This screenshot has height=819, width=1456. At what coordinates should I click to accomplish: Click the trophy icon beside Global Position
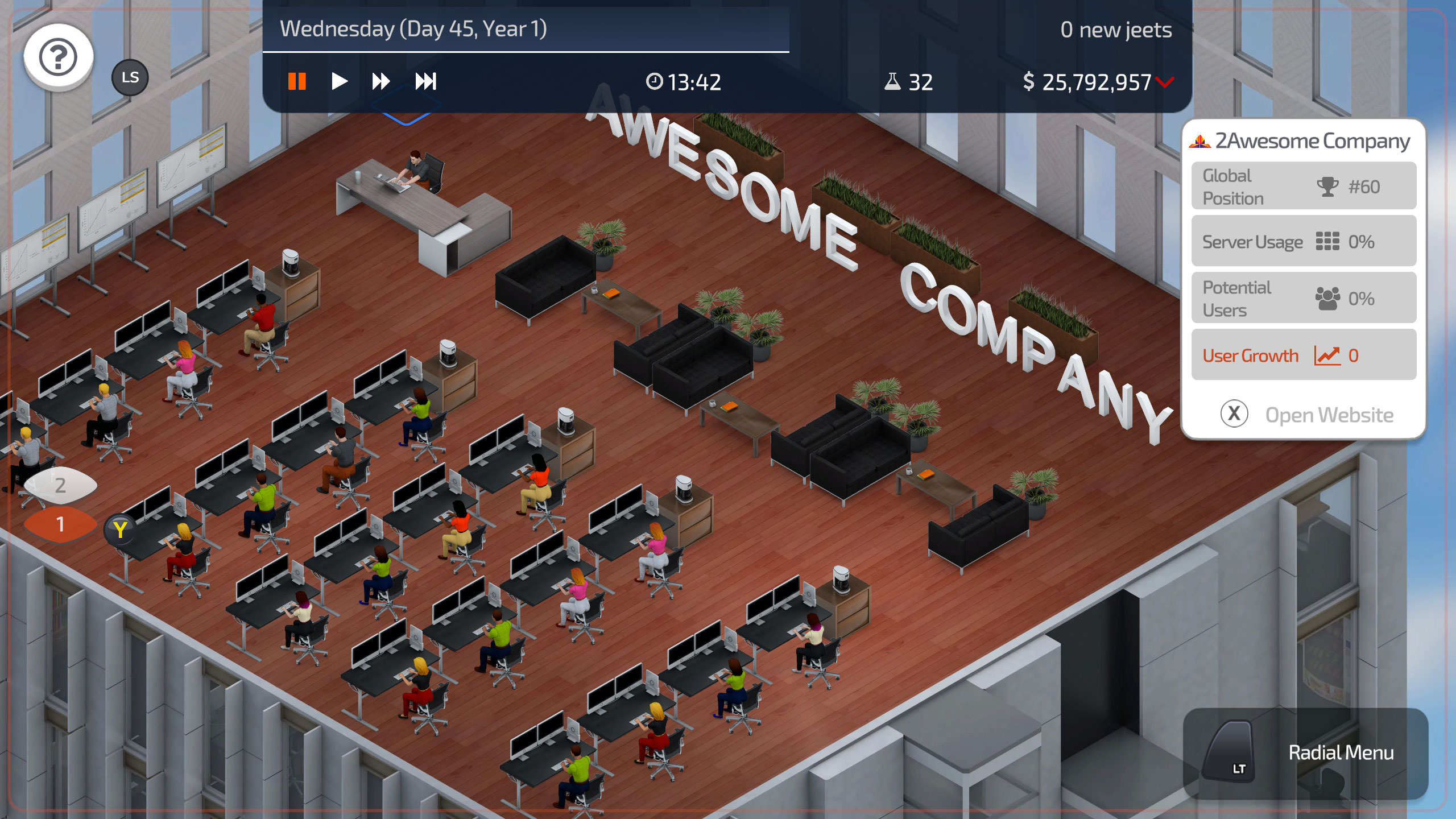coord(1327,187)
